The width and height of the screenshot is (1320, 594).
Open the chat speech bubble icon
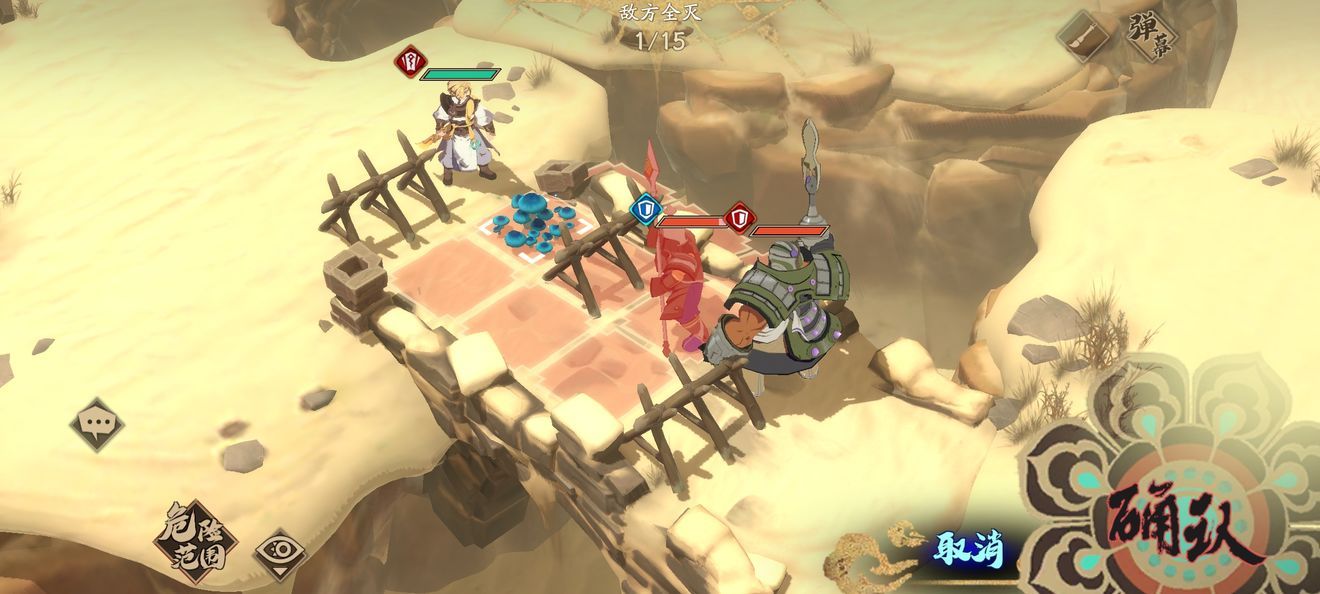tap(97, 424)
